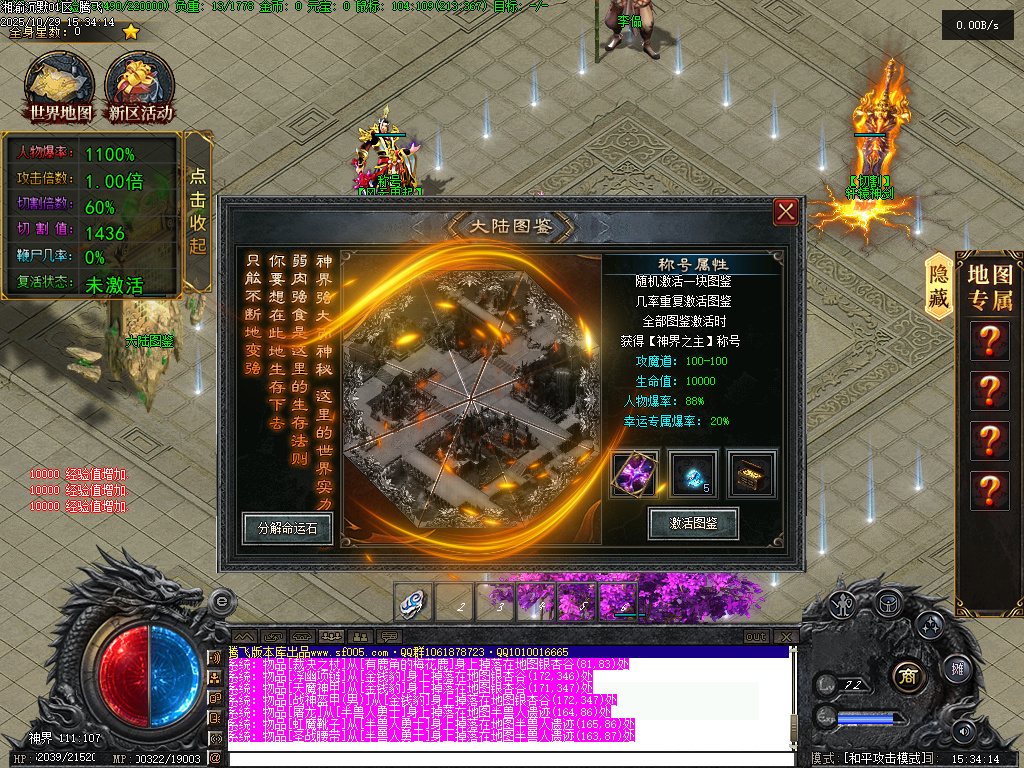Click the round 'e' button by the dragon
This screenshot has height=768, width=1024.
pyautogui.click(x=221, y=600)
